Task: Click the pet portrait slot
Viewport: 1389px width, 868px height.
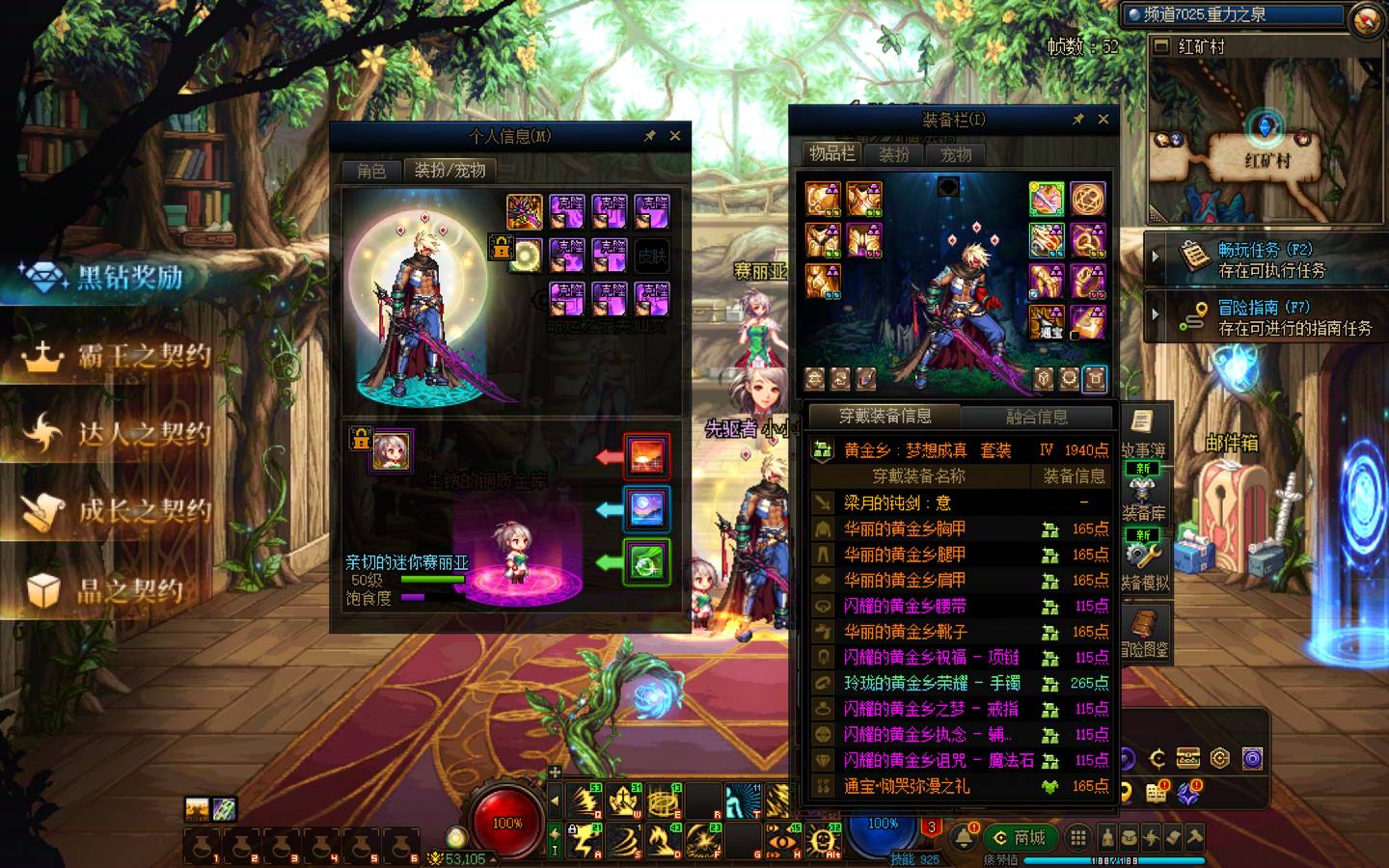Action: click(391, 450)
